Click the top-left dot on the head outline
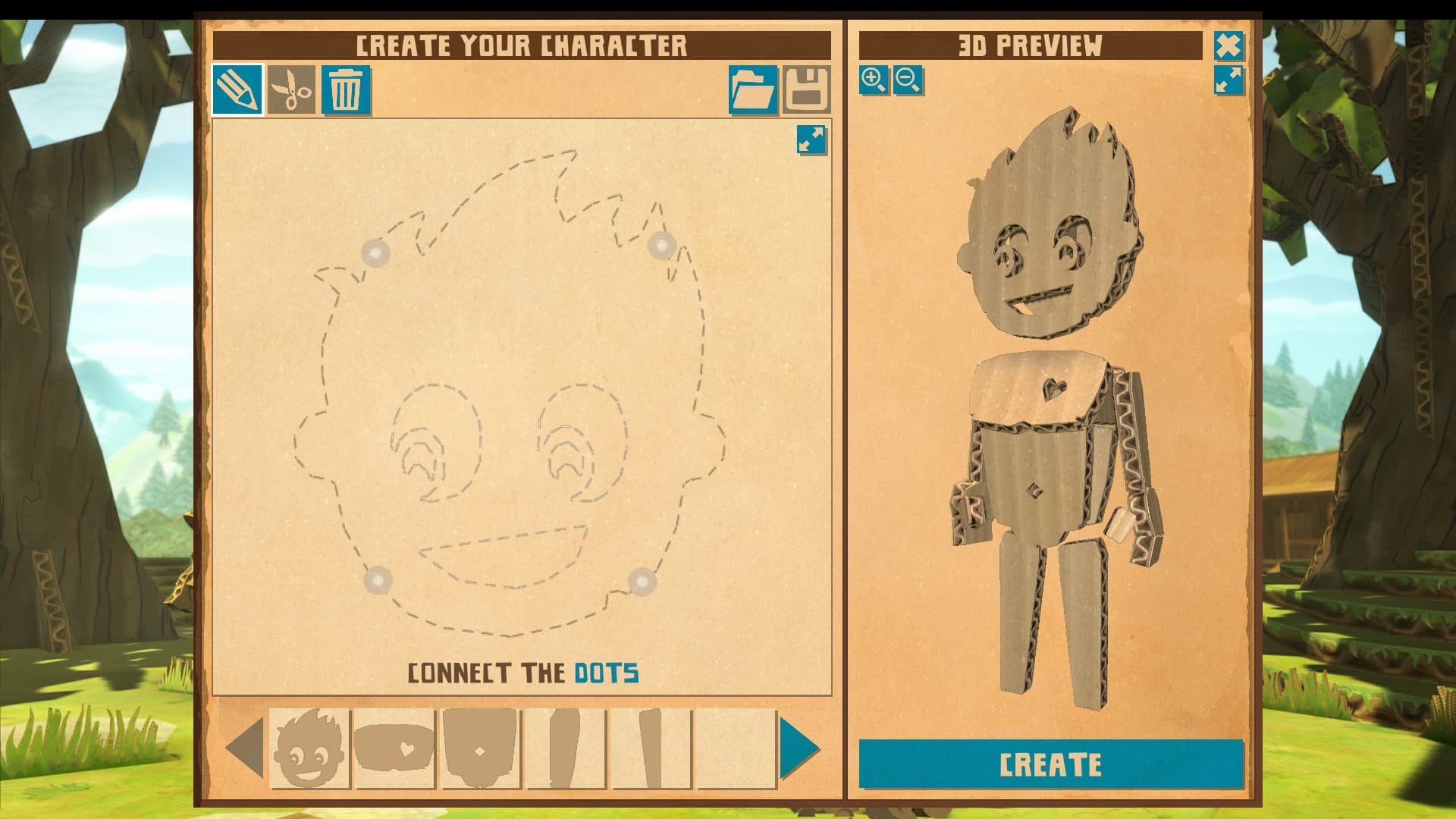The image size is (1456, 819). (x=377, y=253)
